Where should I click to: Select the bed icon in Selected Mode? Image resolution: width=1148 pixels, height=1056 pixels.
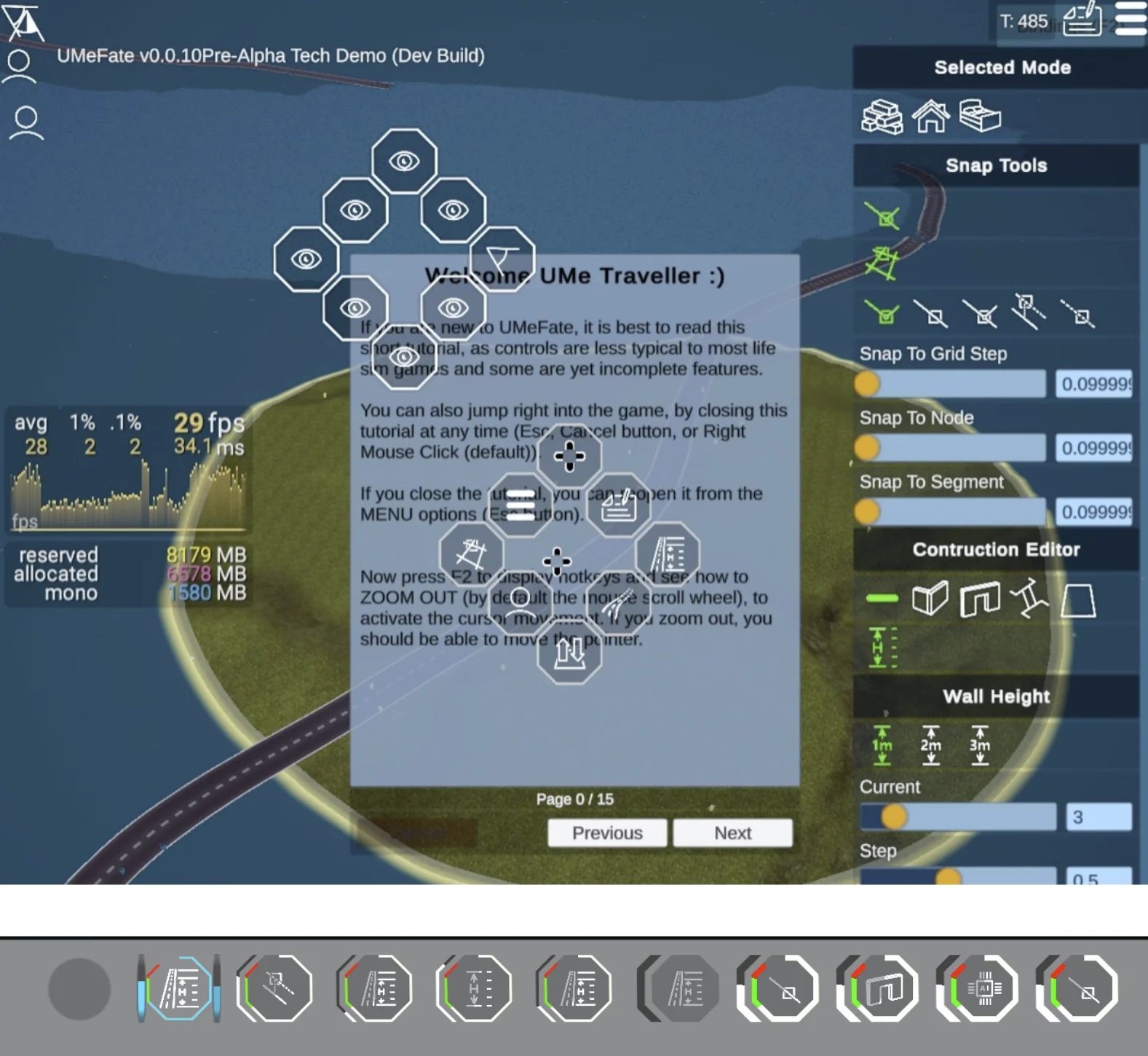tap(982, 117)
